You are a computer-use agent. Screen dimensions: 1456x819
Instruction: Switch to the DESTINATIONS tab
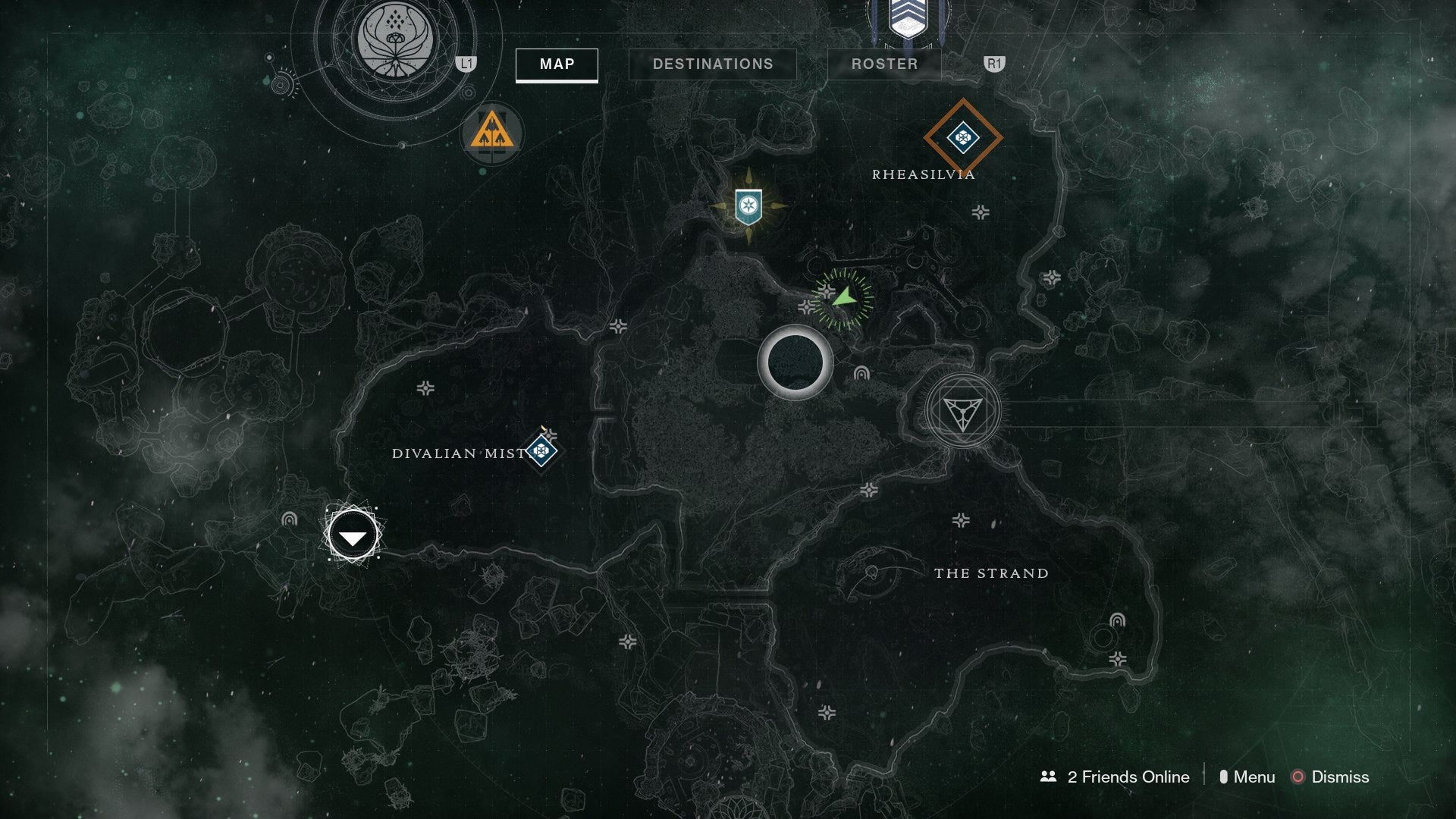click(713, 64)
